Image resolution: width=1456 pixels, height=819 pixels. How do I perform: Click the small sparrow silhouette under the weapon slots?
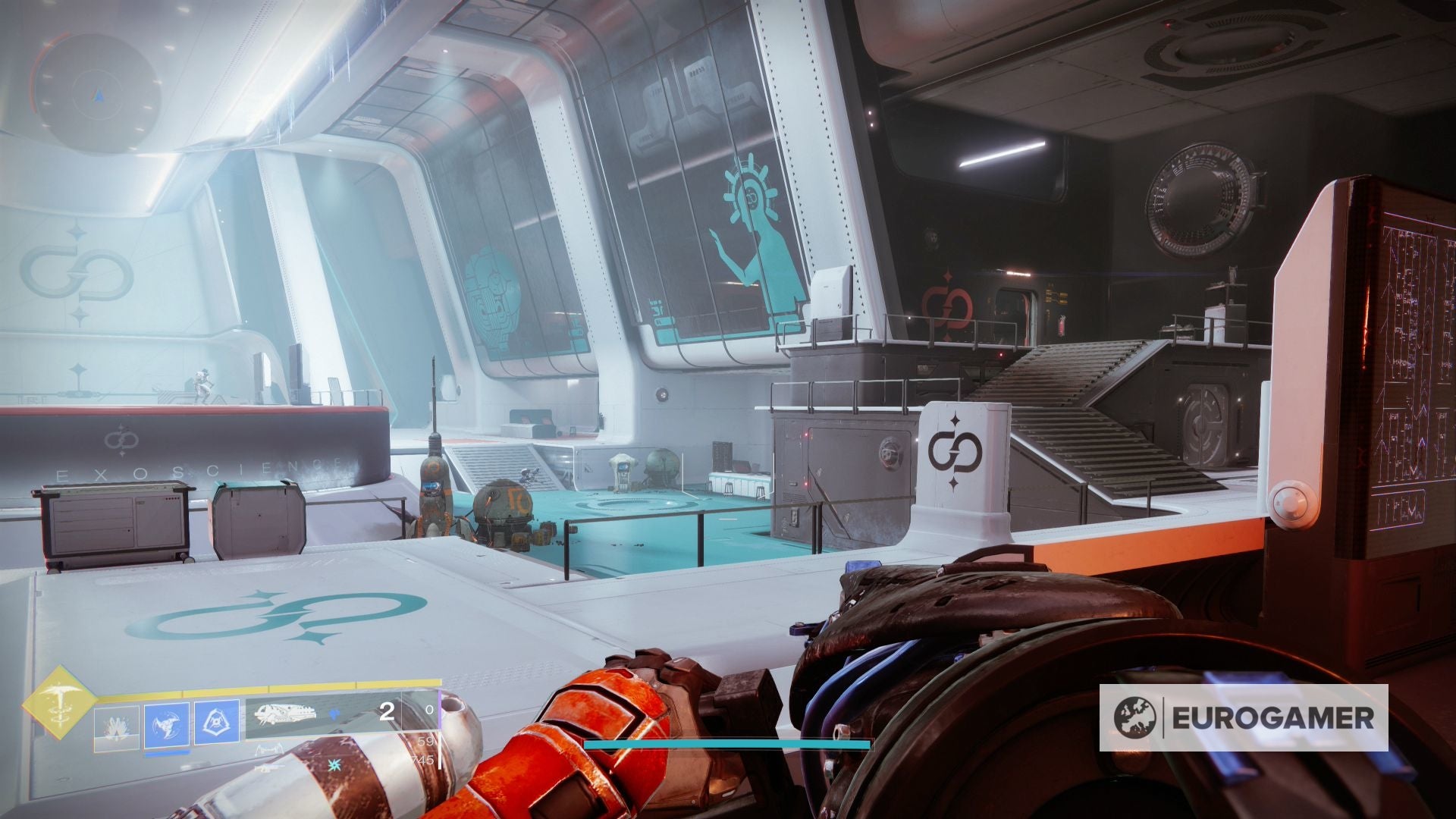pos(268,748)
